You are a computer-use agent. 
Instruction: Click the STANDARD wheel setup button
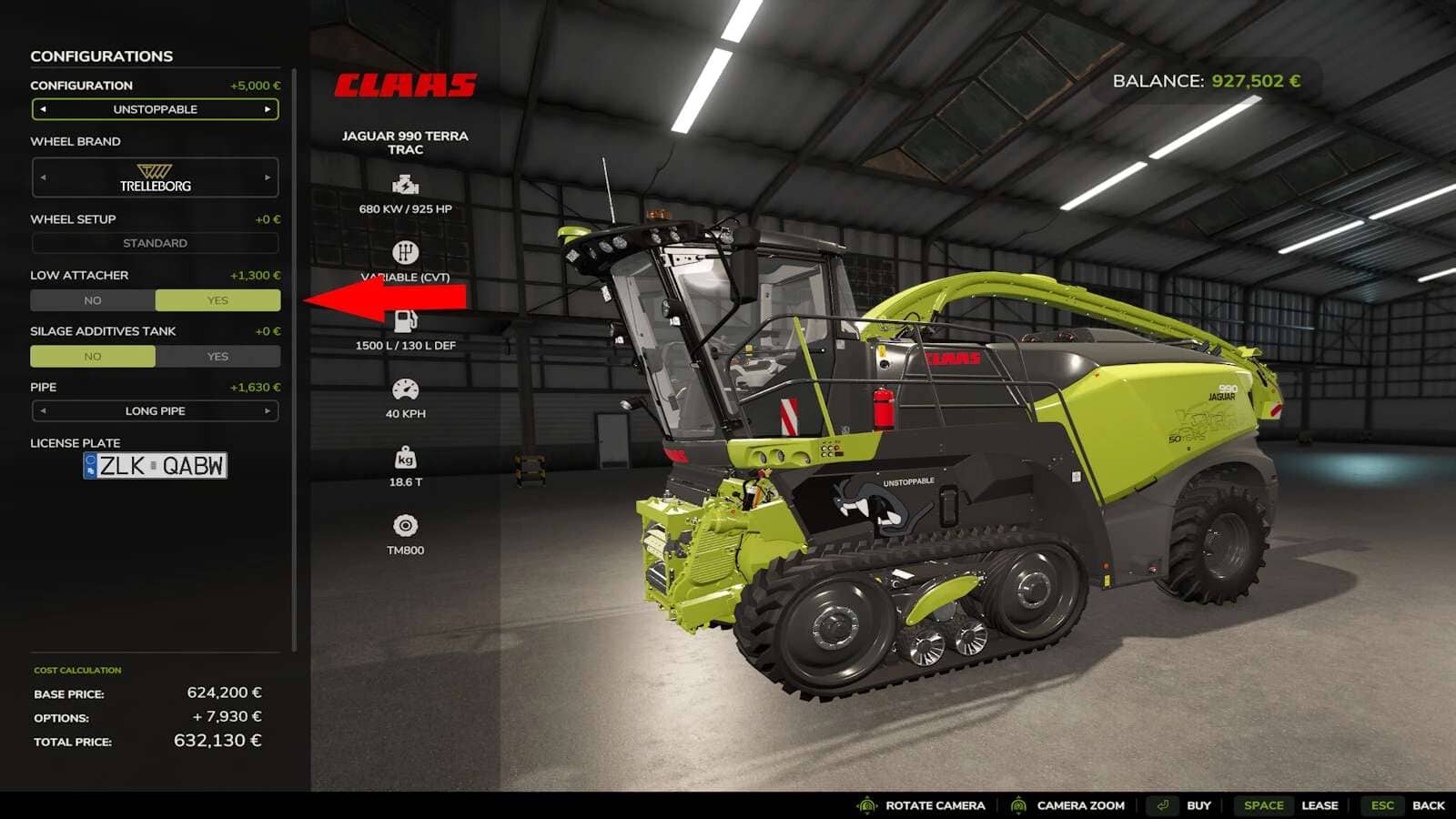(x=155, y=243)
